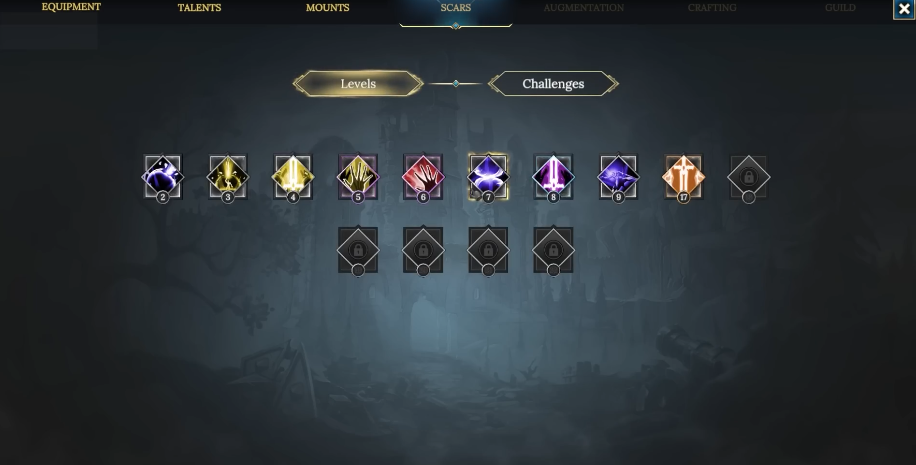This screenshot has height=465, width=916.
Task: Open the Equipment tab
Action: pyautogui.click(x=71, y=8)
